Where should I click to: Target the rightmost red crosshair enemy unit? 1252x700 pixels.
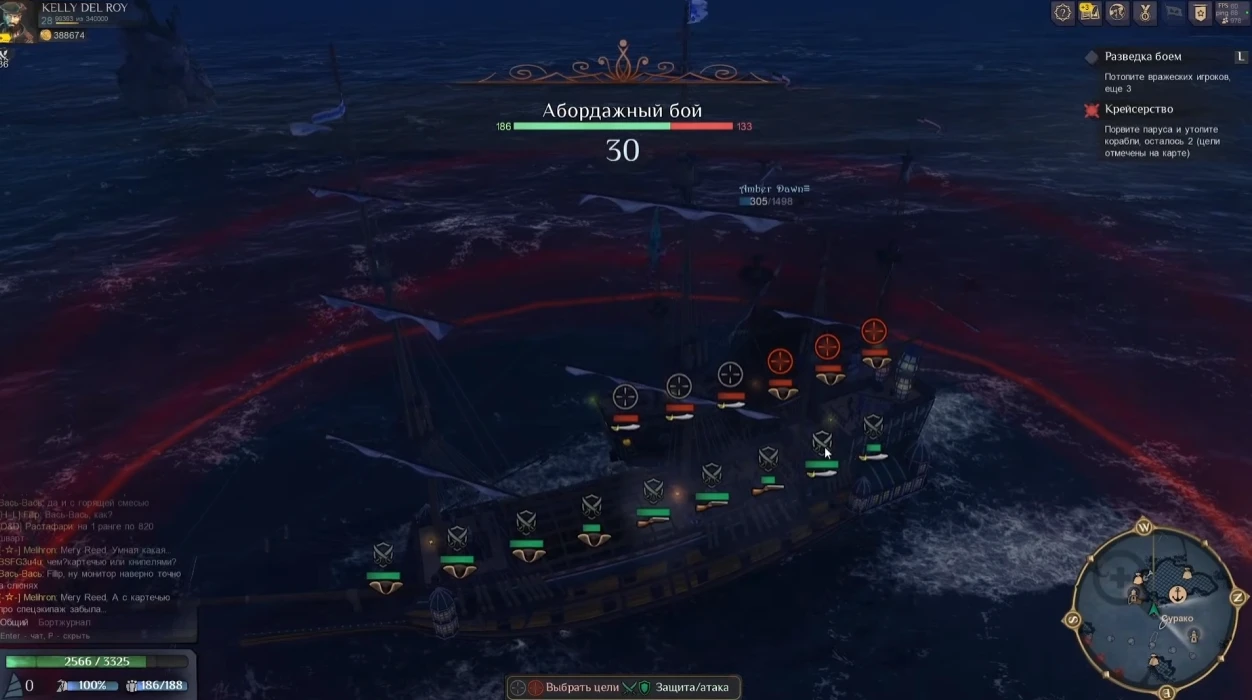[x=874, y=332]
